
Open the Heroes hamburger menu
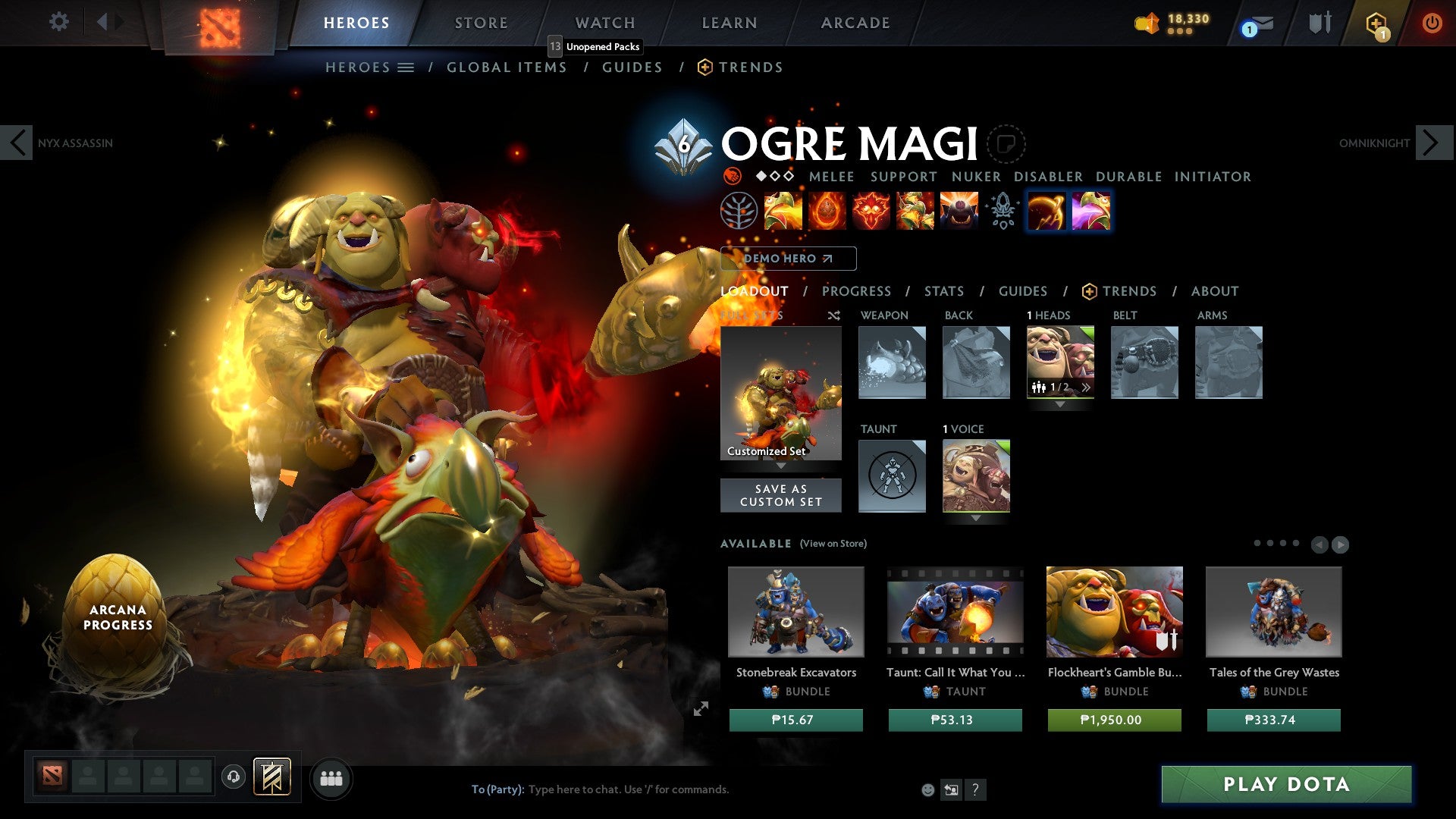(x=406, y=67)
